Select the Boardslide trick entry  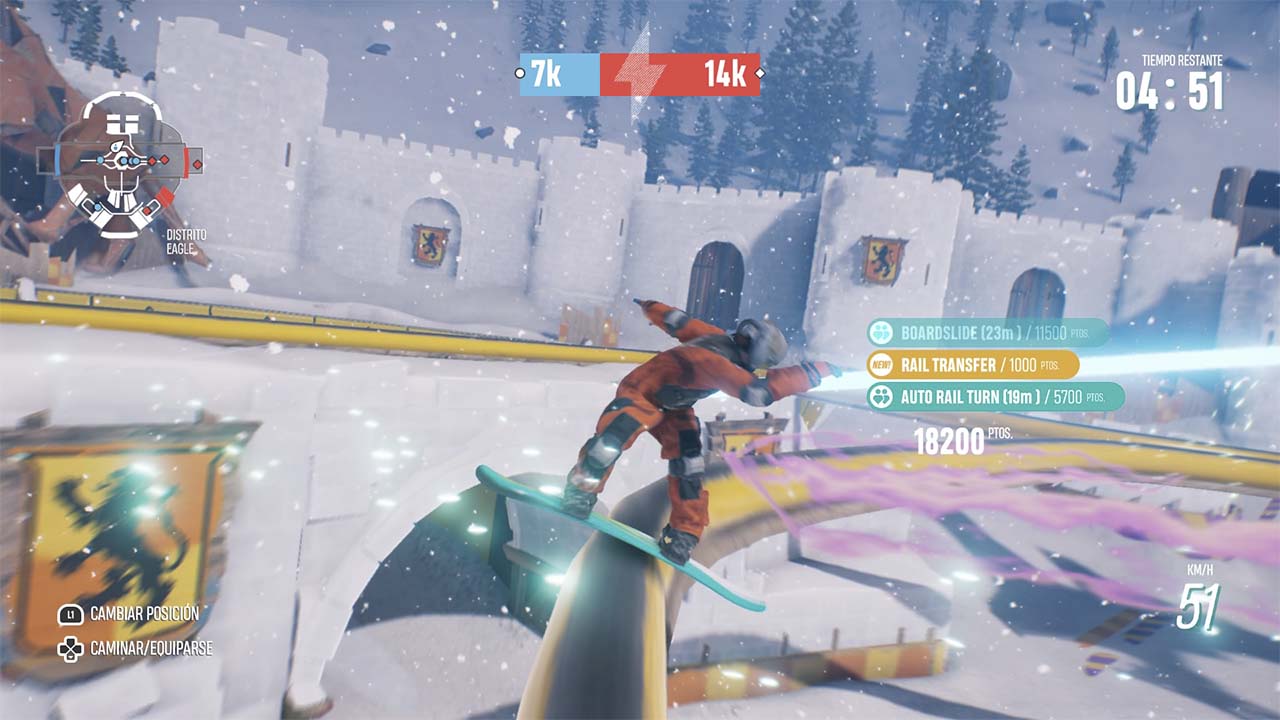tap(987, 332)
